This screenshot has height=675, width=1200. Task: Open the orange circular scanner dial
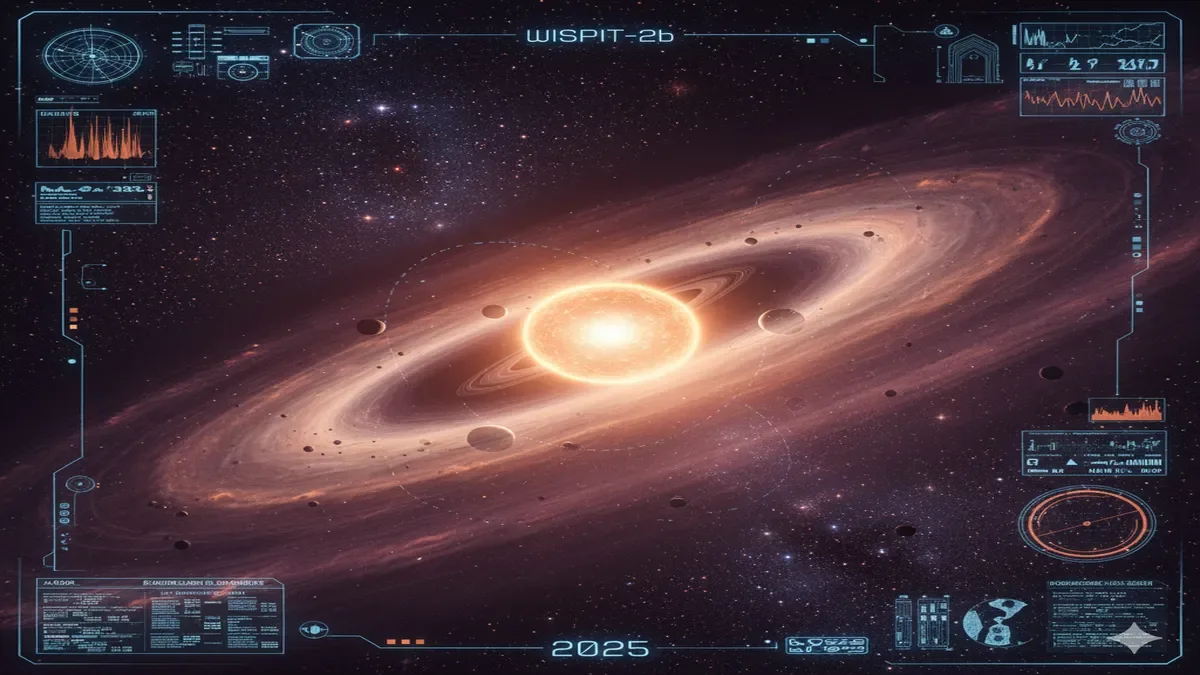[x=1086, y=523]
